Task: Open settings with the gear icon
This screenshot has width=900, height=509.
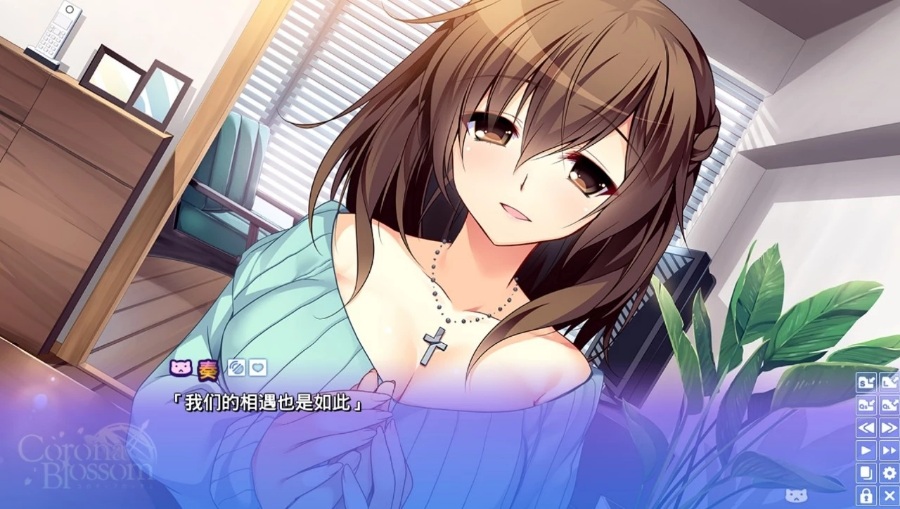Action: pos(888,473)
